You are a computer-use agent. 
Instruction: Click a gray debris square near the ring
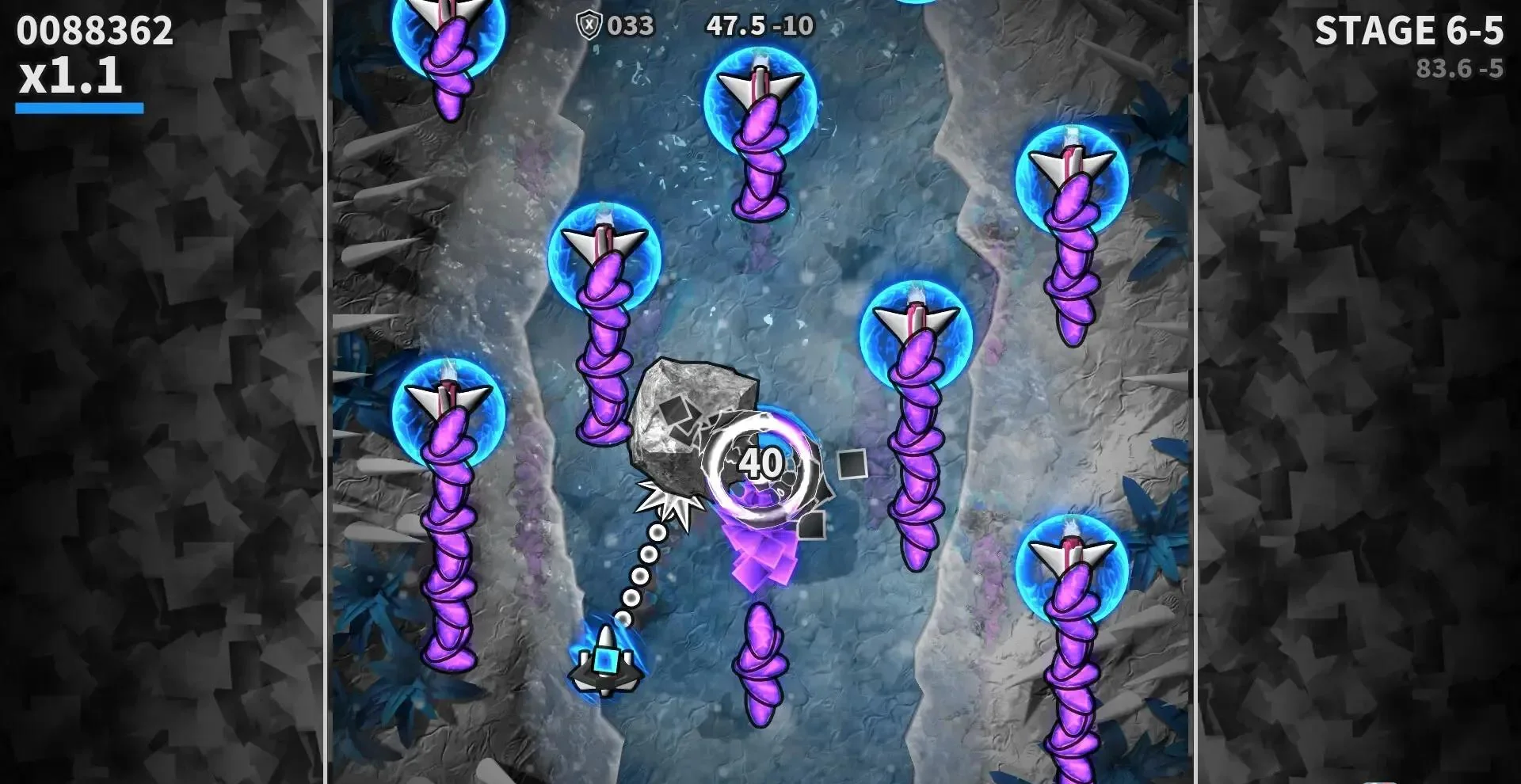coord(853,463)
